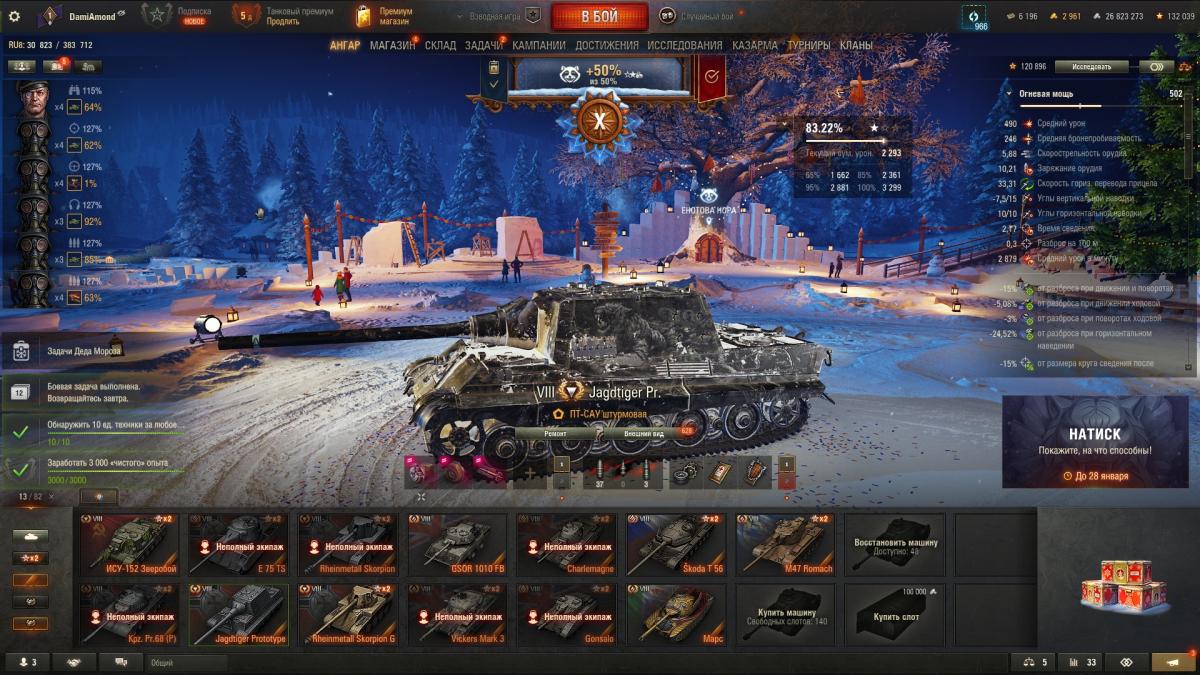Choose the M47 Romach tank card

785,545
